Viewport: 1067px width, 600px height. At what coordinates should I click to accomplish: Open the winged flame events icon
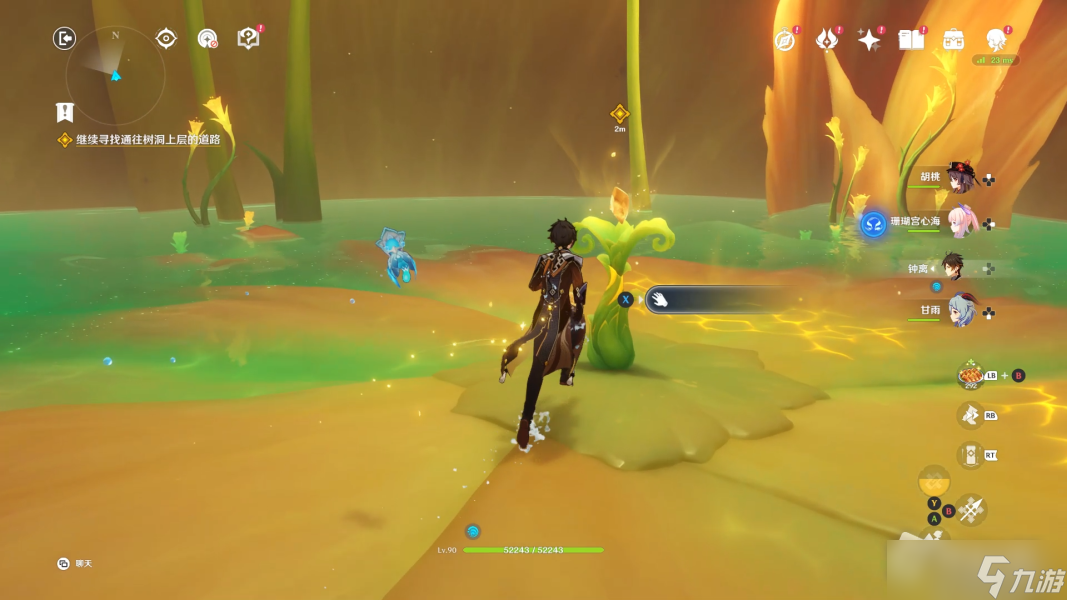coord(826,40)
